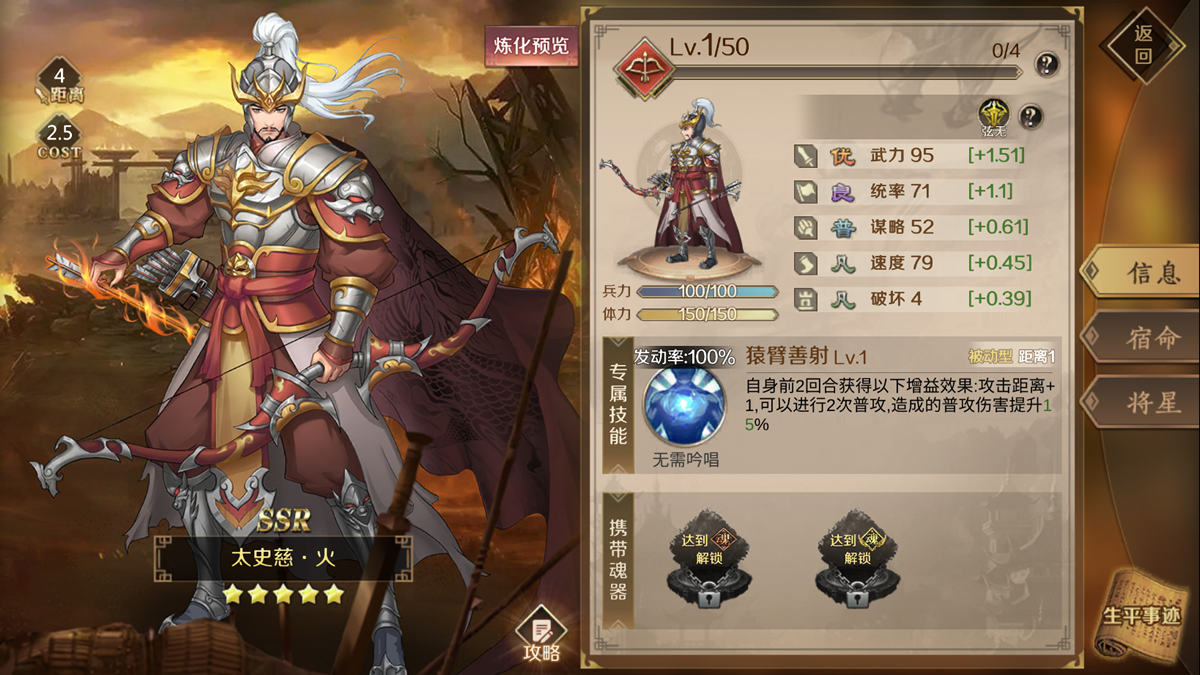Tap the 弦无 trait icon

coord(993,114)
